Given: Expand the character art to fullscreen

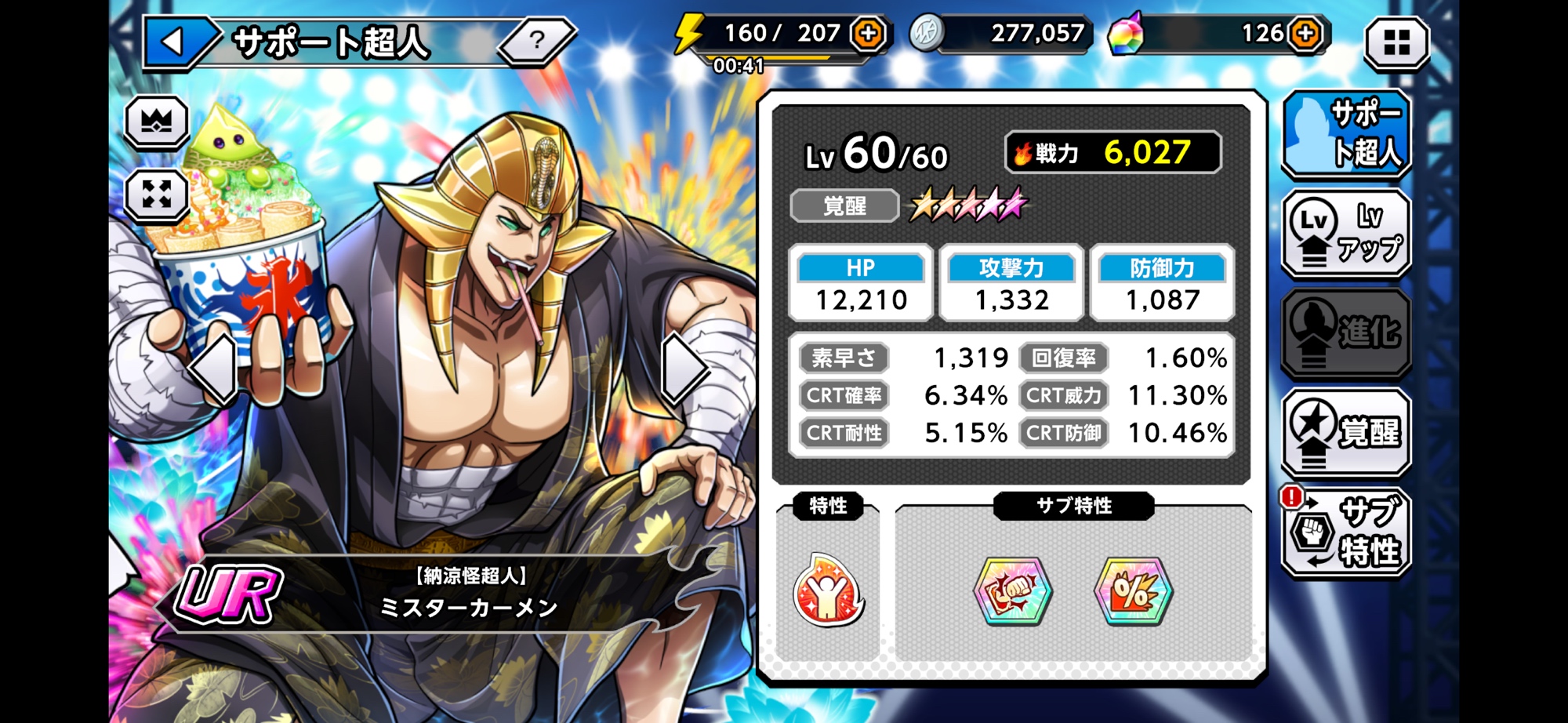Looking at the screenshot, I should [x=157, y=194].
